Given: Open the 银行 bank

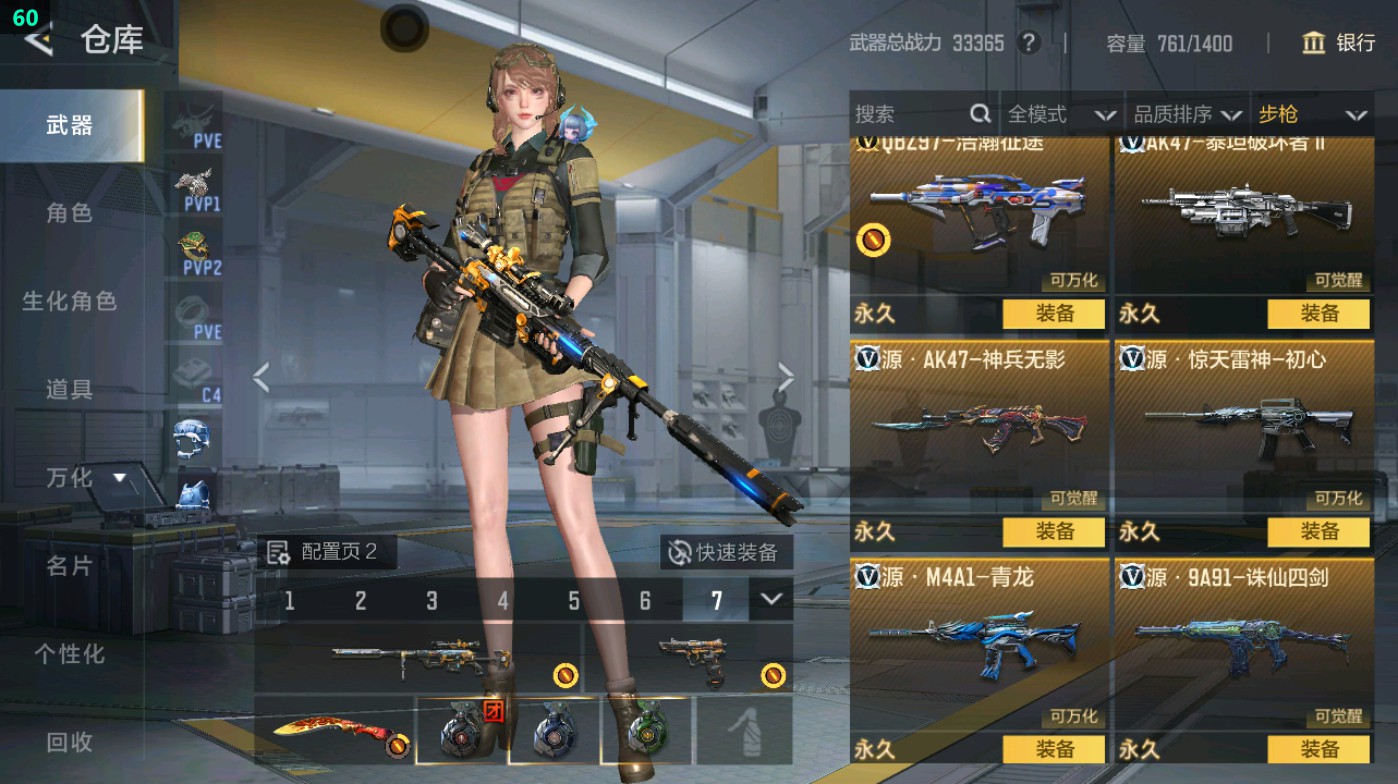Looking at the screenshot, I should pyautogui.click(x=1338, y=43).
